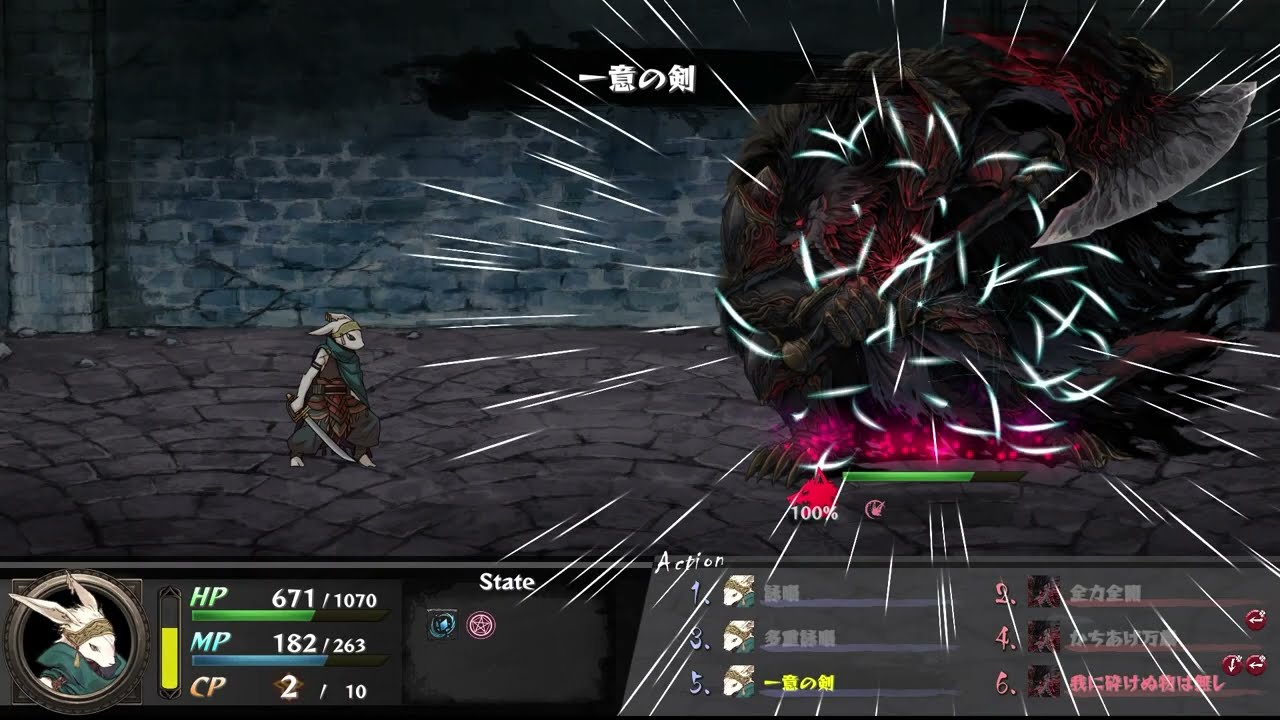Check the pink pentagram state icon
The image size is (1280, 720).
click(481, 625)
